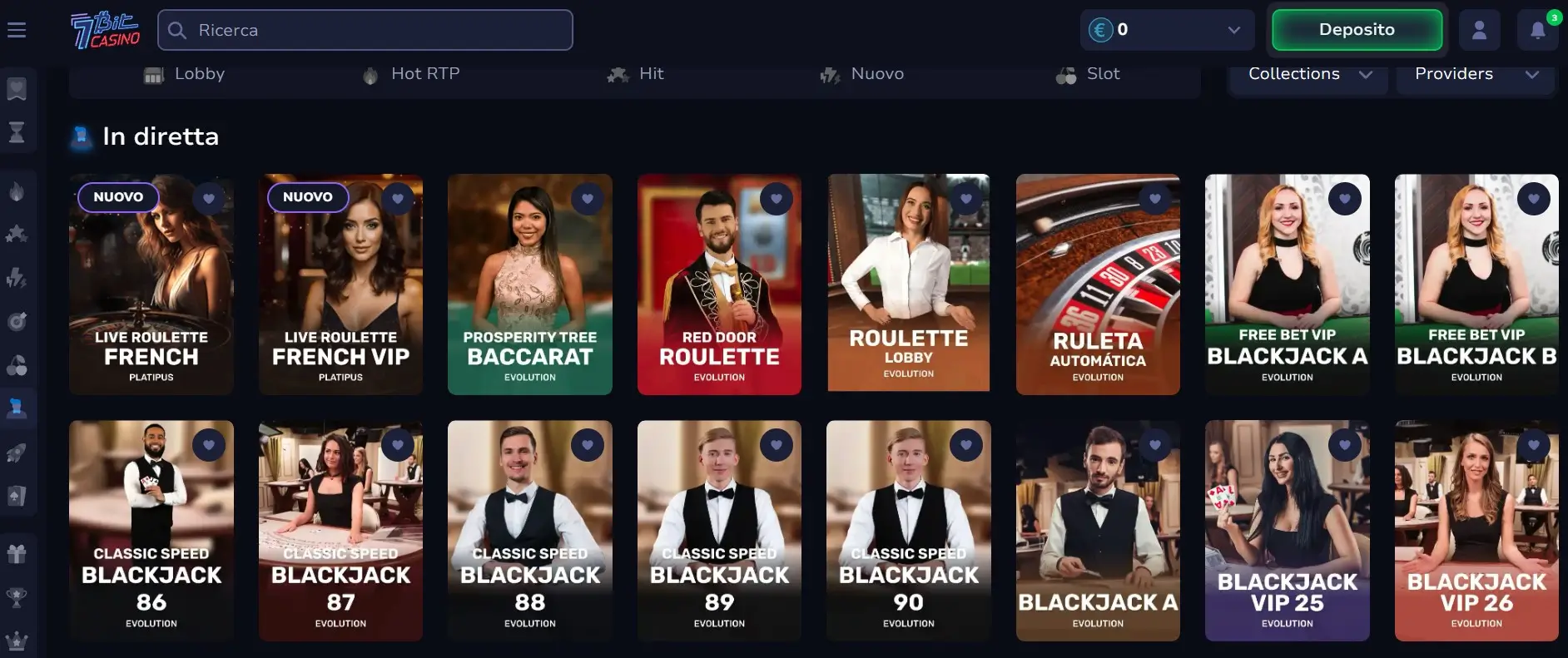The height and width of the screenshot is (658, 1568).
Task: Favorite the Blackjack VIP 26 game
Action: tap(1535, 444)
